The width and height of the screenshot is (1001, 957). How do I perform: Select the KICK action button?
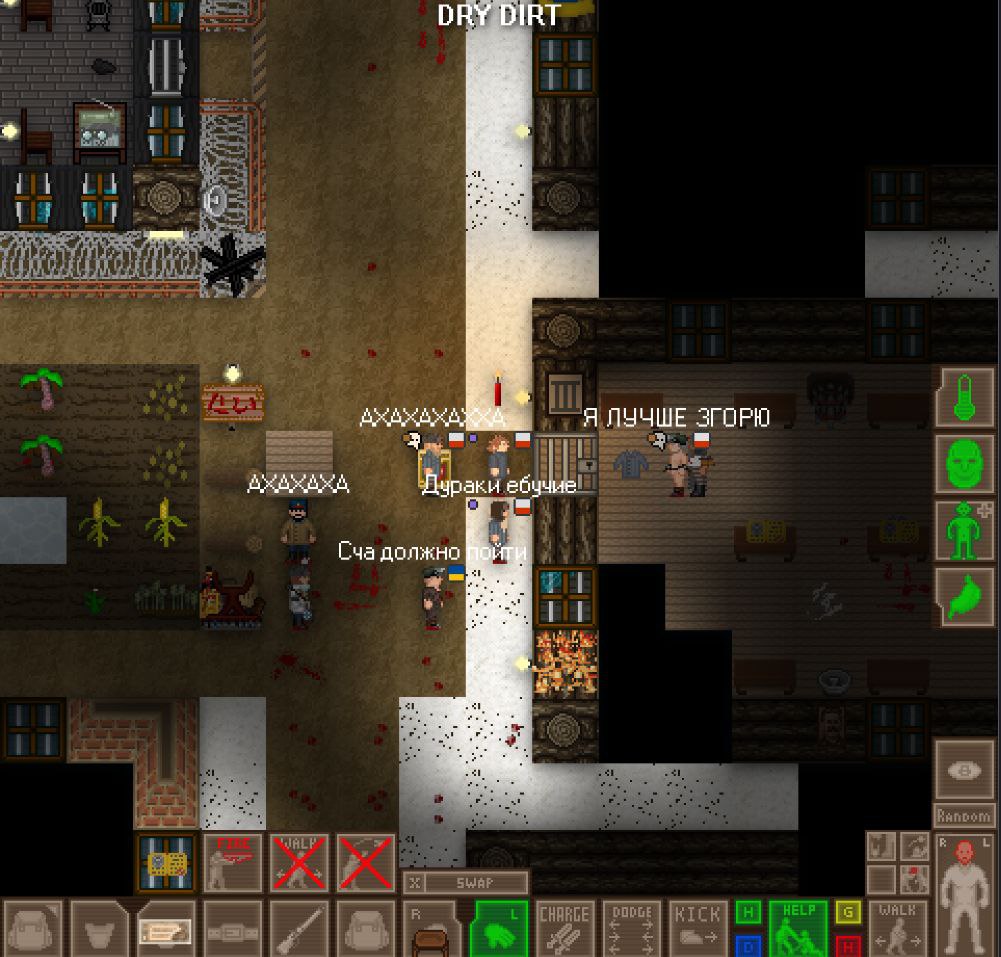697,926
